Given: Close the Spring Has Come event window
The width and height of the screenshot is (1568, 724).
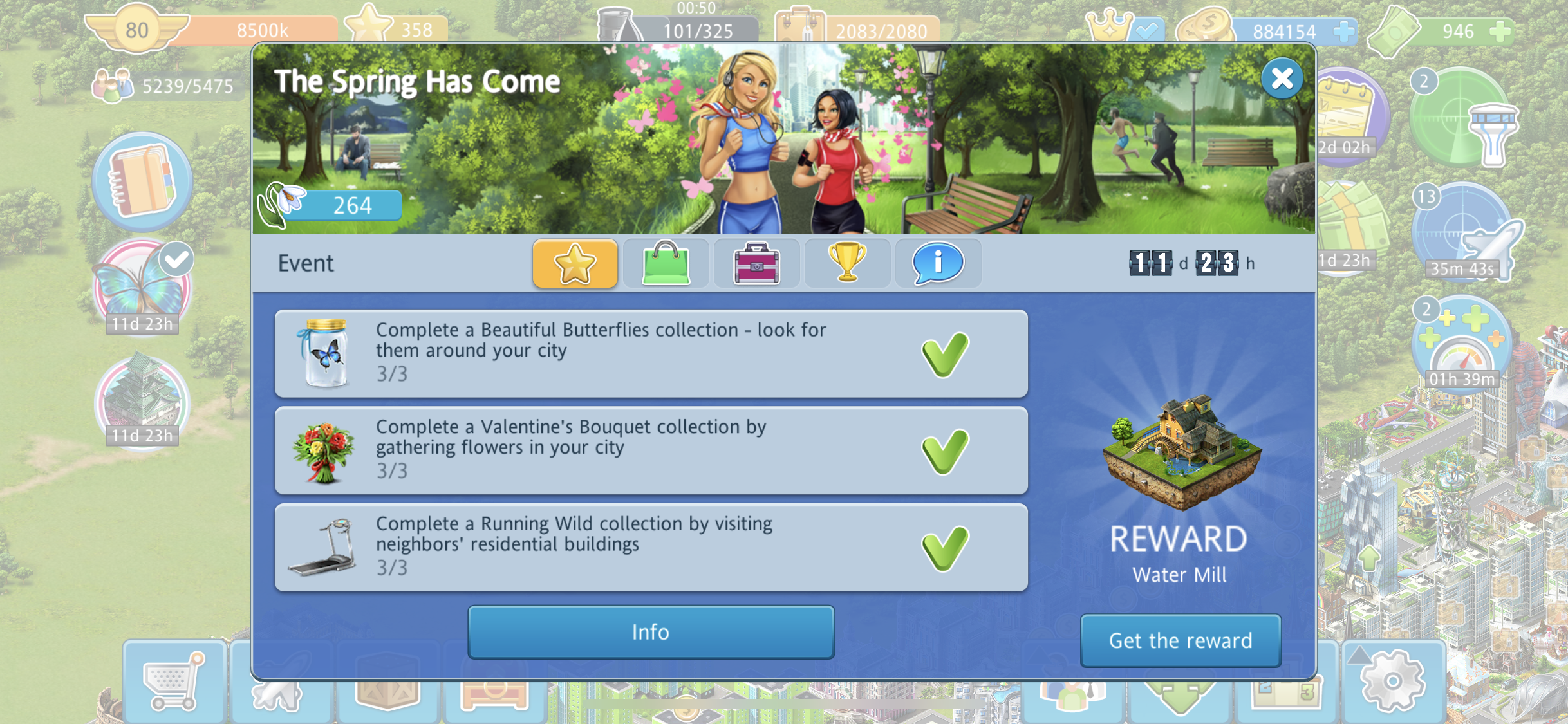Looking at the screenshot, I should (1282, 79).
